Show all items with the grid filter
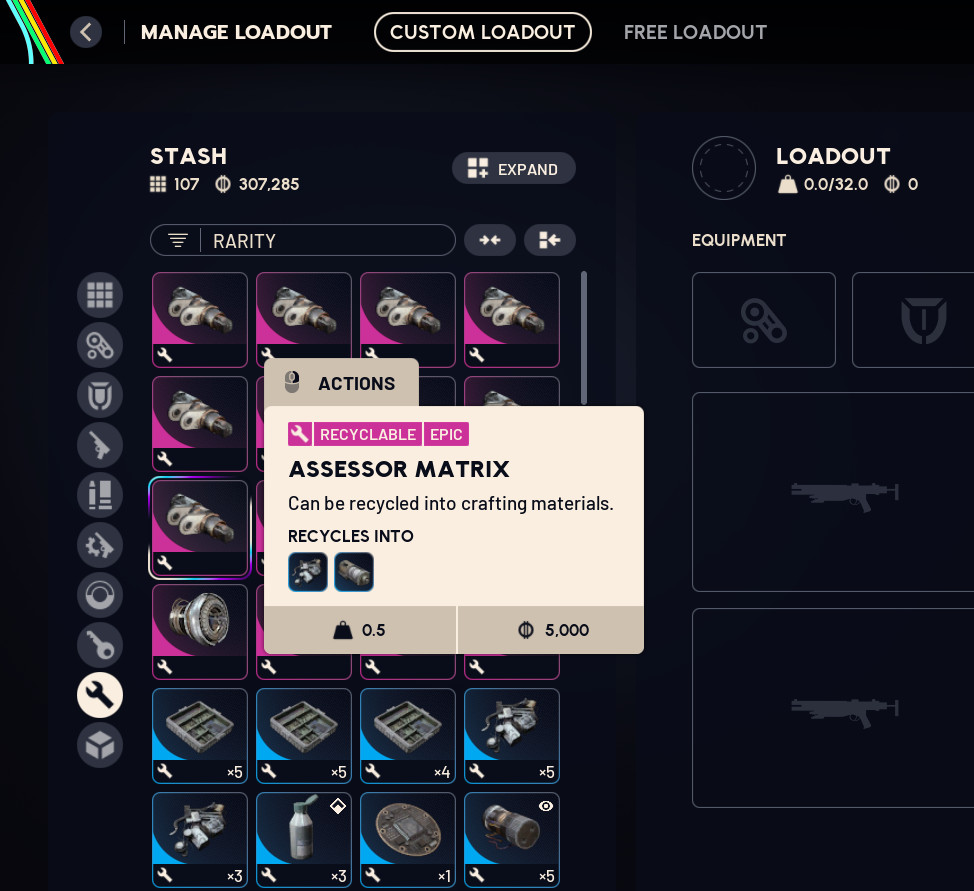This screenshot has width=974, height=891. click(x=100, y=295)
